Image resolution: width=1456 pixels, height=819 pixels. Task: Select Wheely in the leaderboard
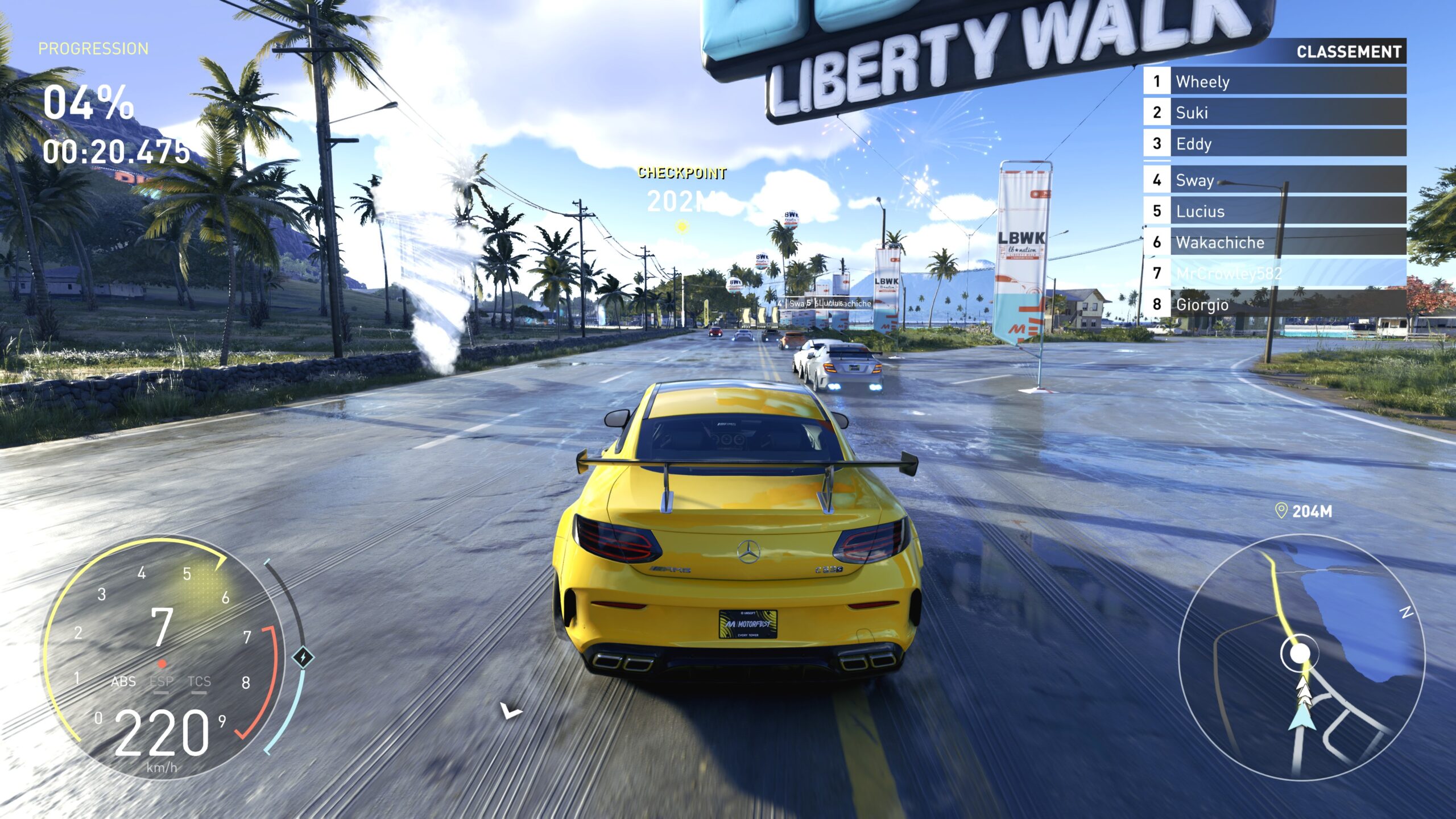point(1274,81)
